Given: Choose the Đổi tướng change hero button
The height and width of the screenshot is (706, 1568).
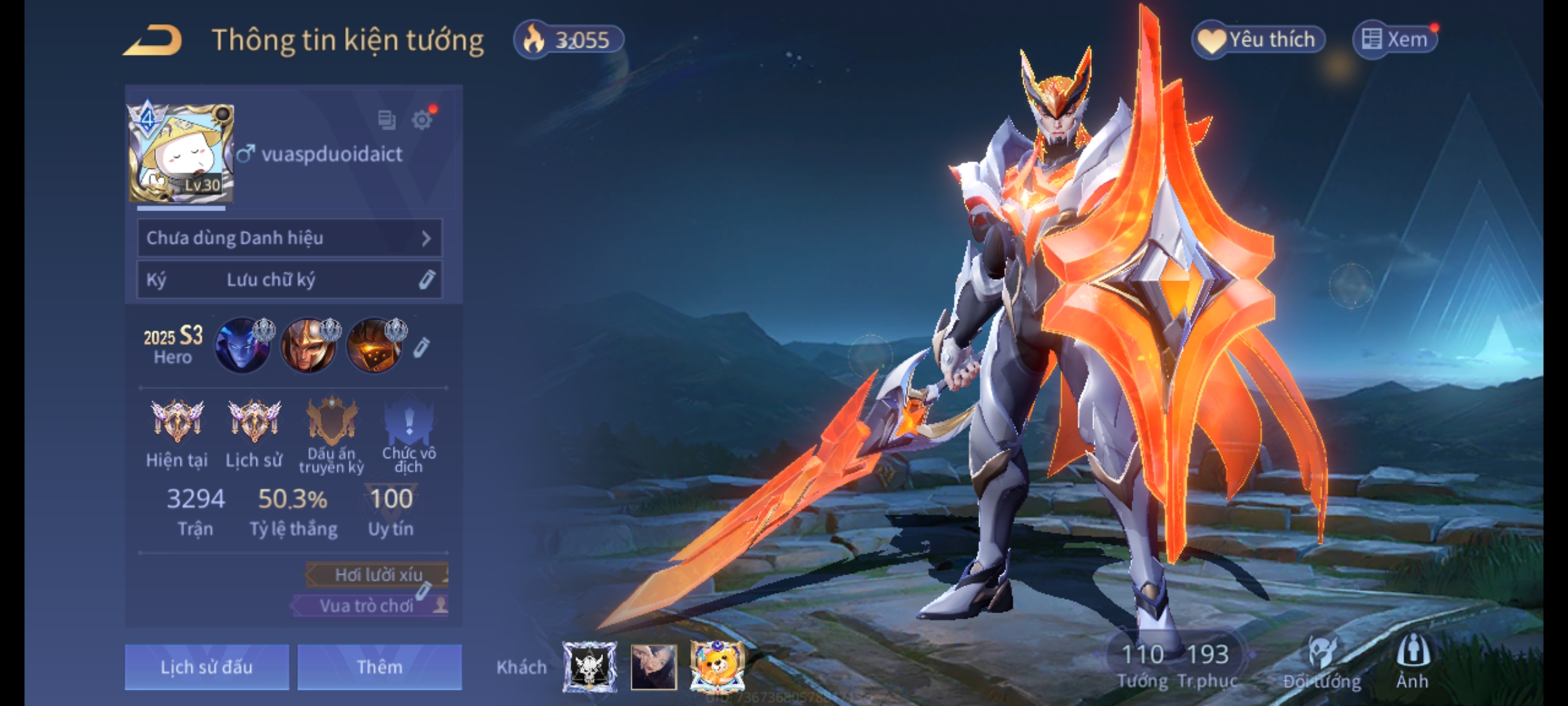Looking at the screenshot, I should click(1322, 662).
